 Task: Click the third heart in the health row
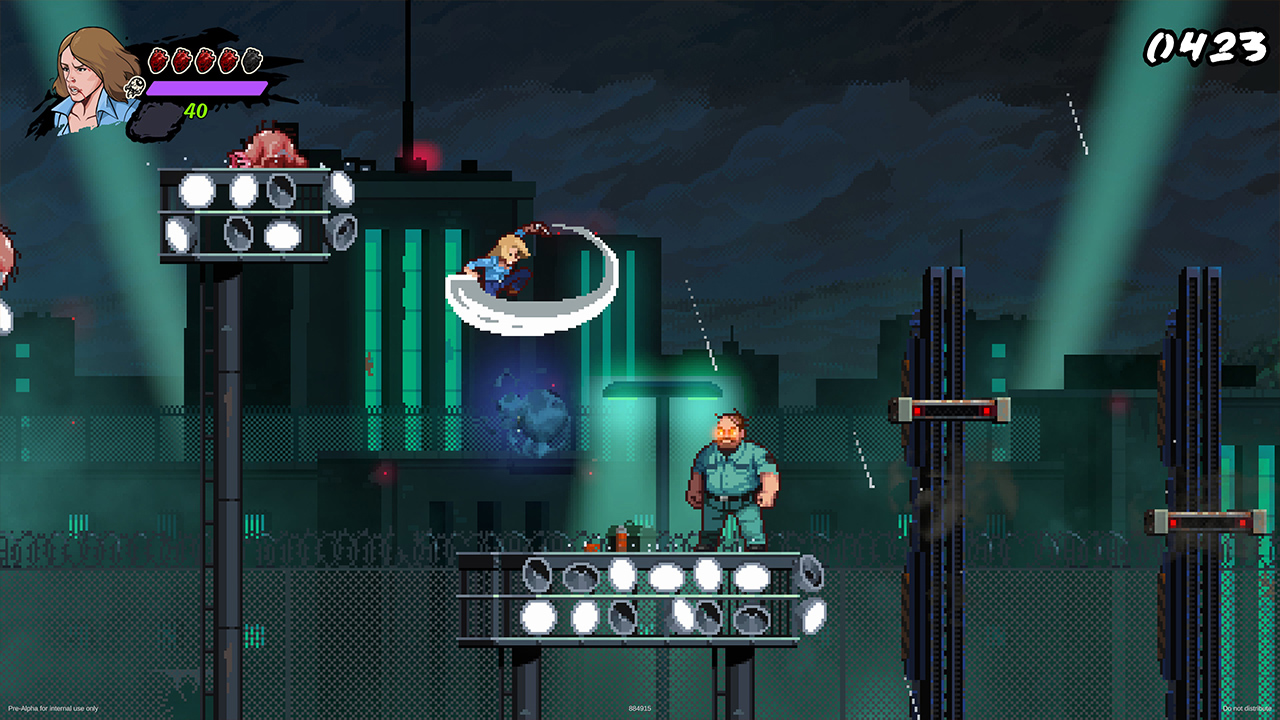coord(205,60)
